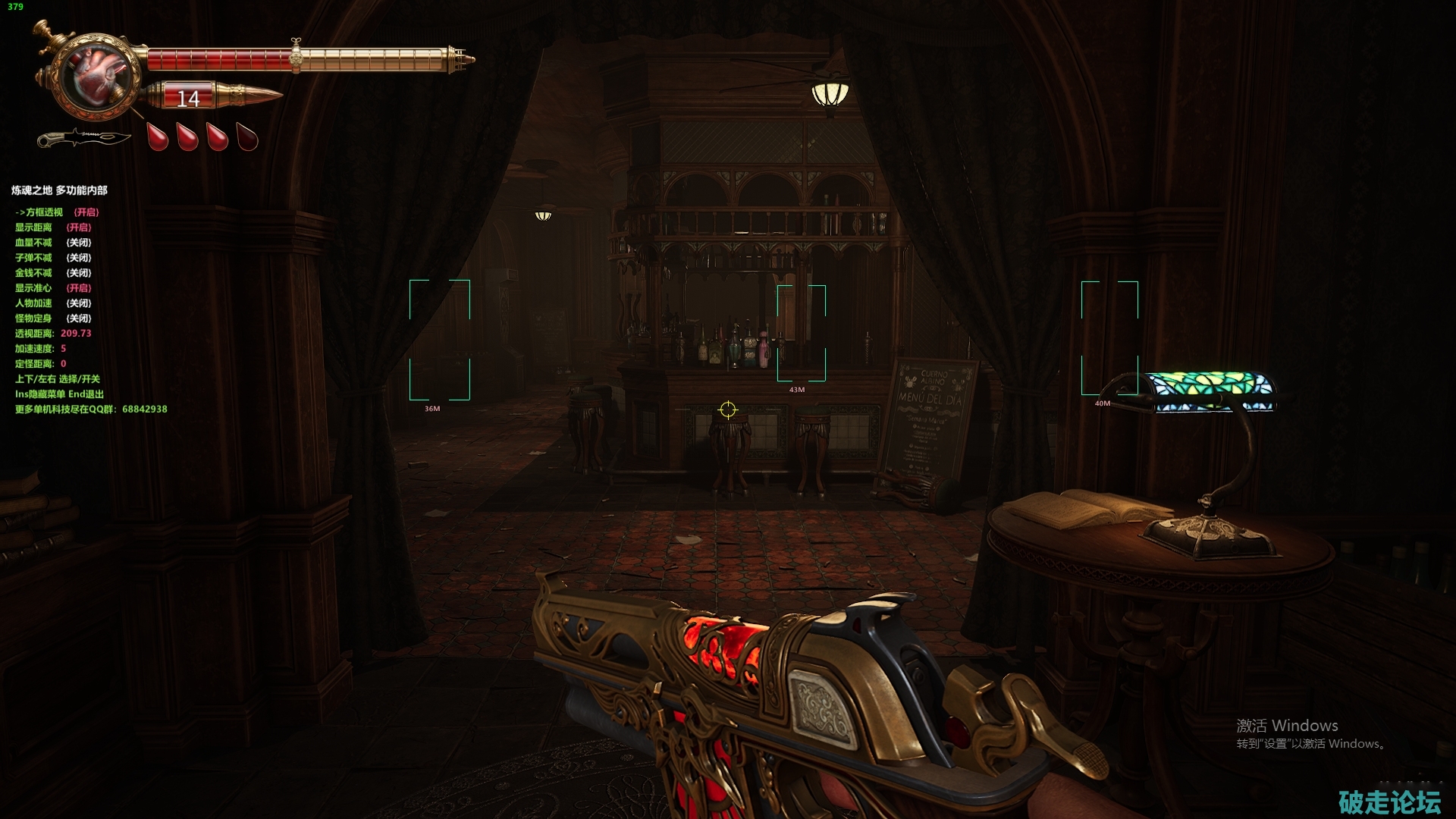This screenshot has width=1456, height=819.
Task: Select the 加速速度 speed value row
Action: point(40,349)
